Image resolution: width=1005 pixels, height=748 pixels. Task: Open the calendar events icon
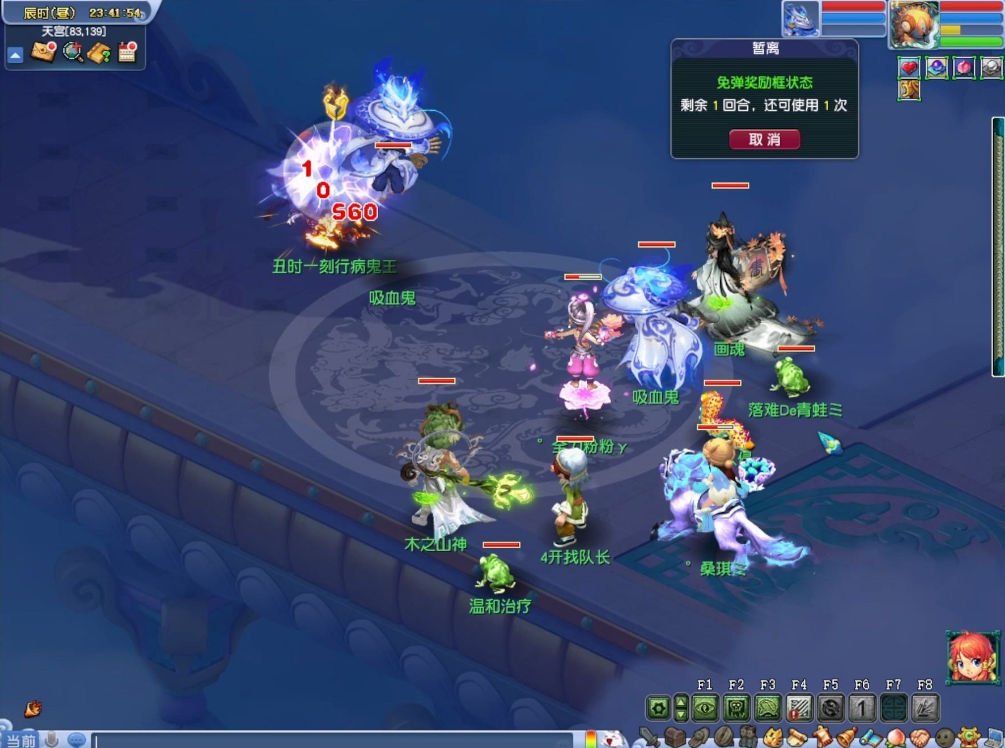[127, 53]
